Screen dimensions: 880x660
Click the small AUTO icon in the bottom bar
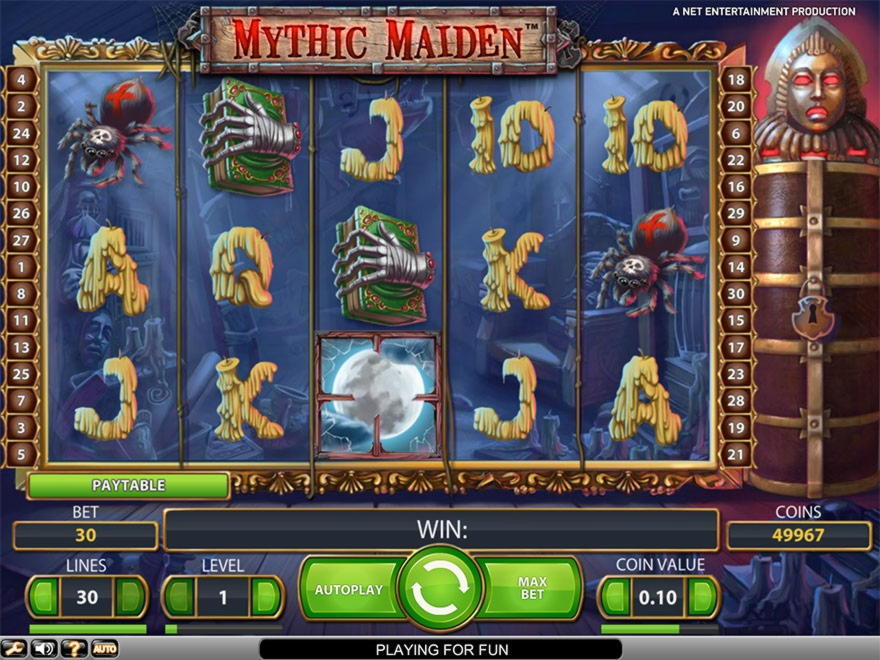click(x=104, y=649)
